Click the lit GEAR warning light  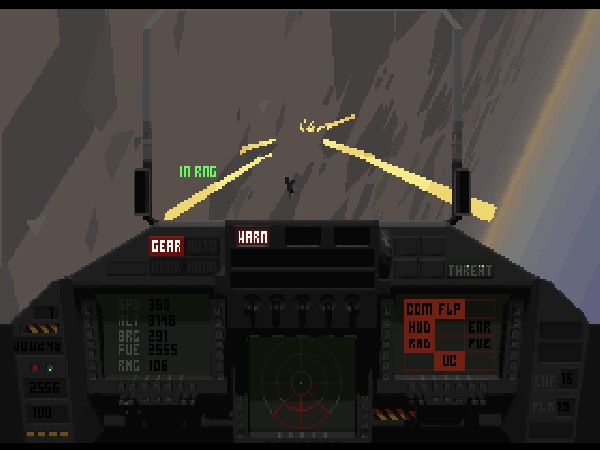click(166, 246)
